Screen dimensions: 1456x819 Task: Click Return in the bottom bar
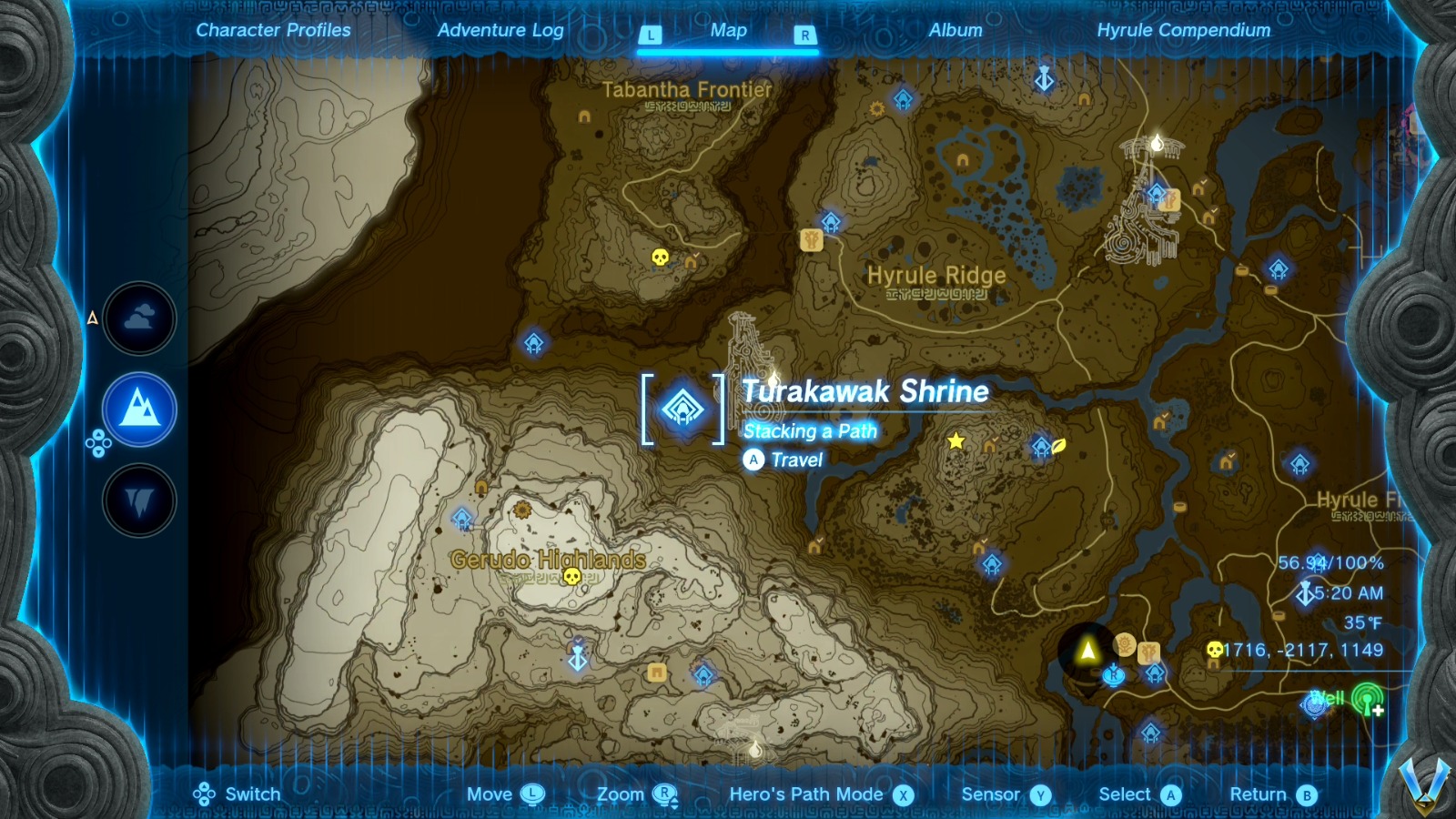1258,794
